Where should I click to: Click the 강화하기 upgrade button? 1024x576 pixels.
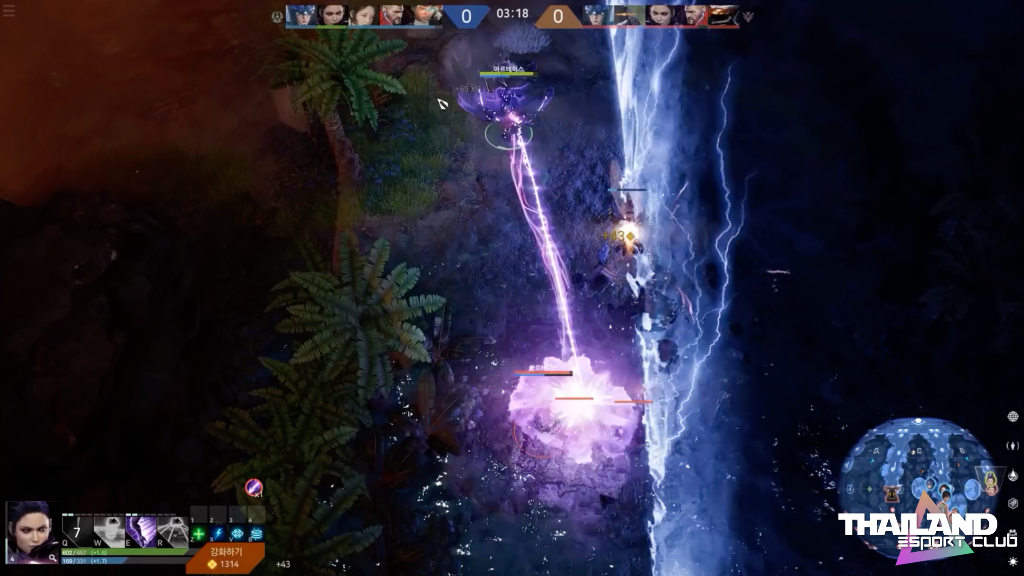click(224, 557)
